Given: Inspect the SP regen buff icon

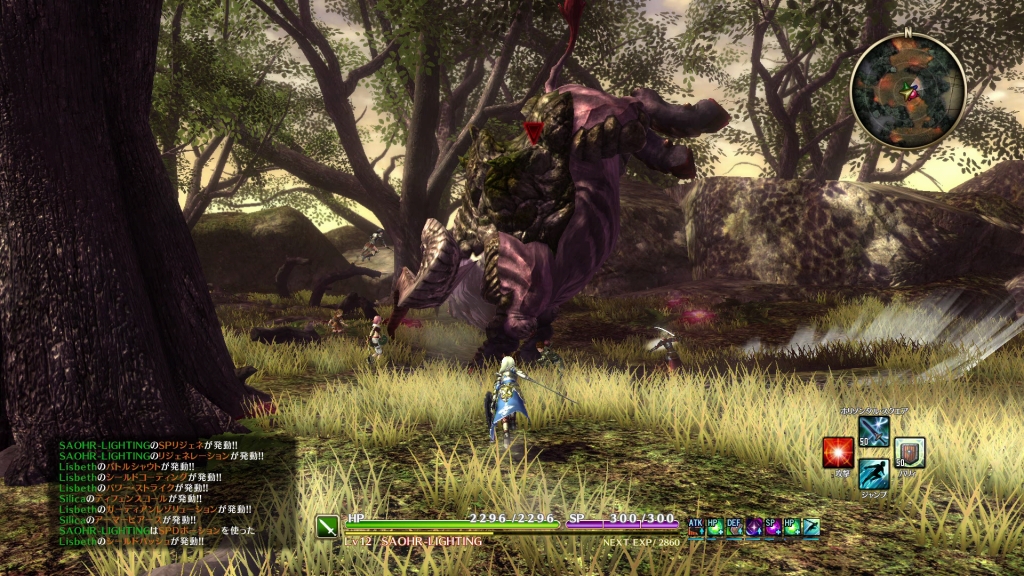Looking at the screenshot, I should point(772,526).
